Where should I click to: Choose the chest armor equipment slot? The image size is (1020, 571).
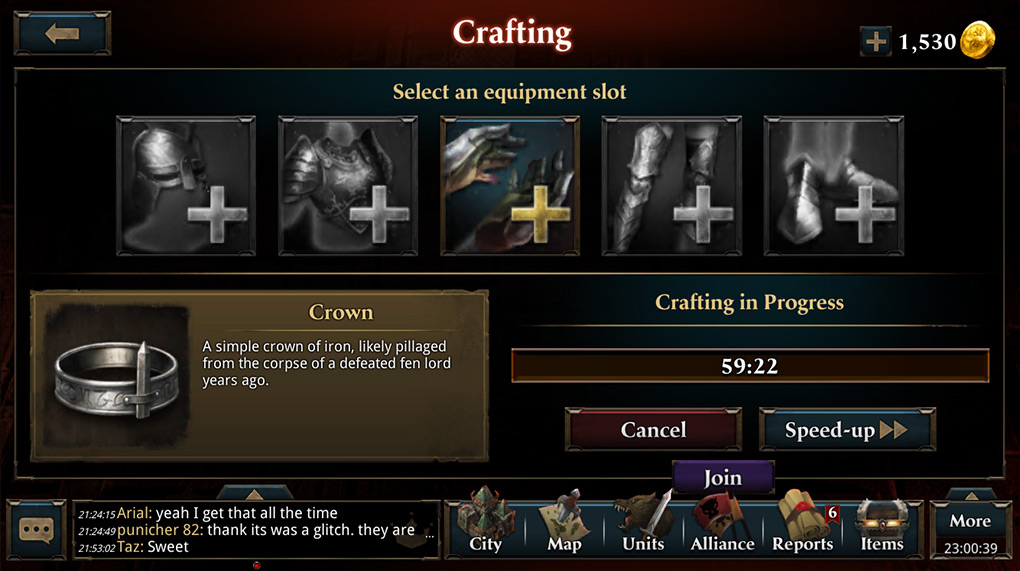348,186
